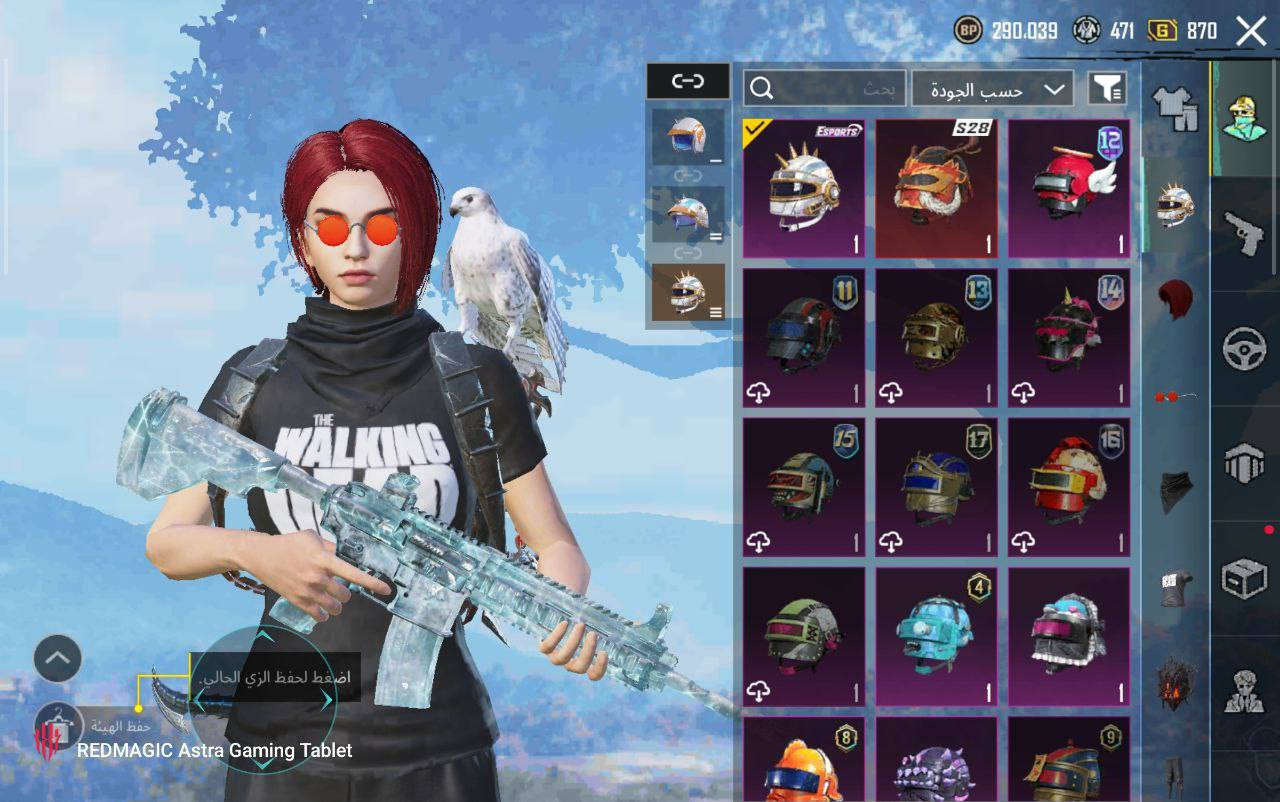1280x802 pixels.
Task: Open the pistol weapons tab
Action: (1244, 234)
